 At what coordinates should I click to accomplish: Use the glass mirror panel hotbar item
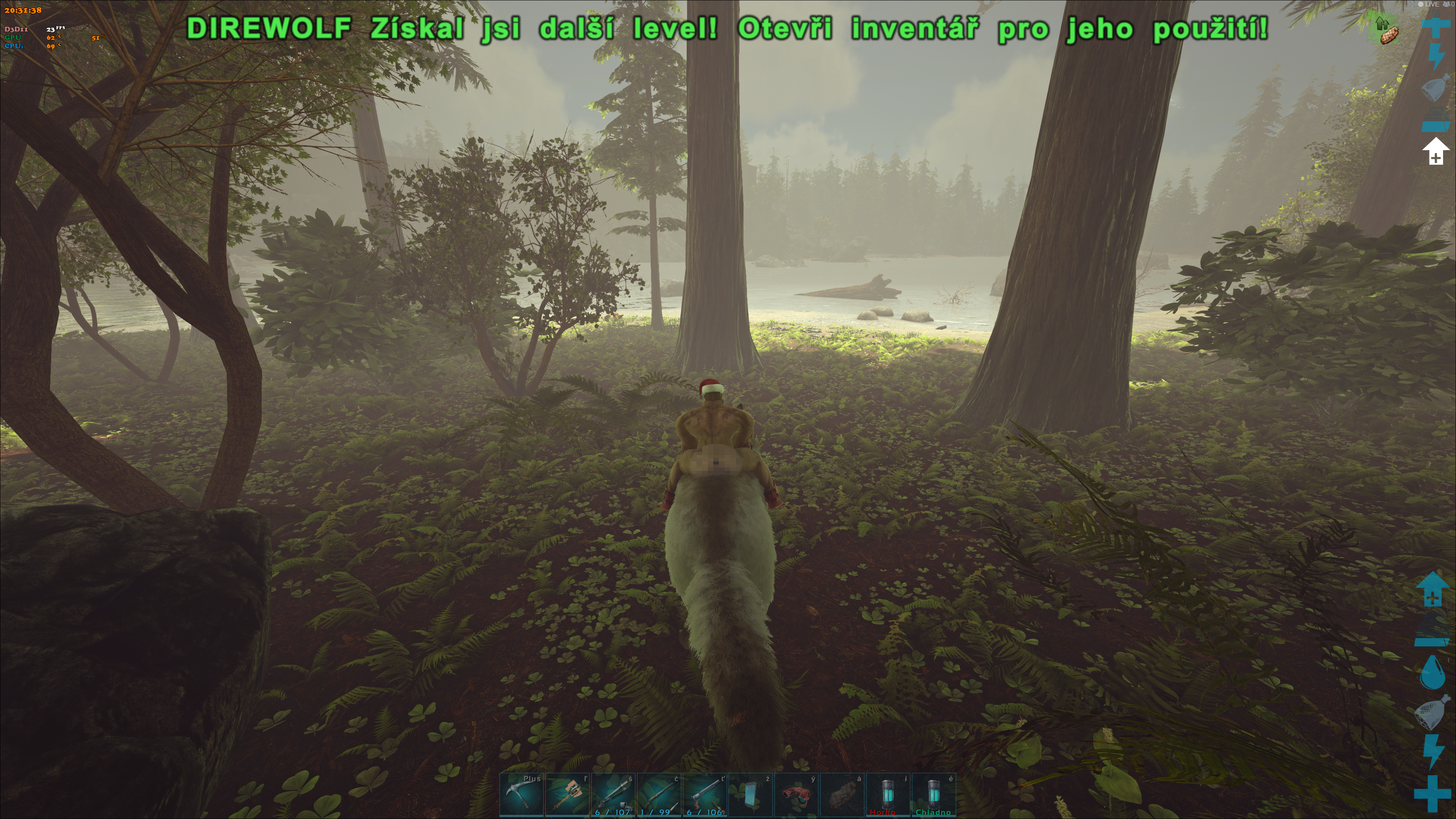point(751,795)
